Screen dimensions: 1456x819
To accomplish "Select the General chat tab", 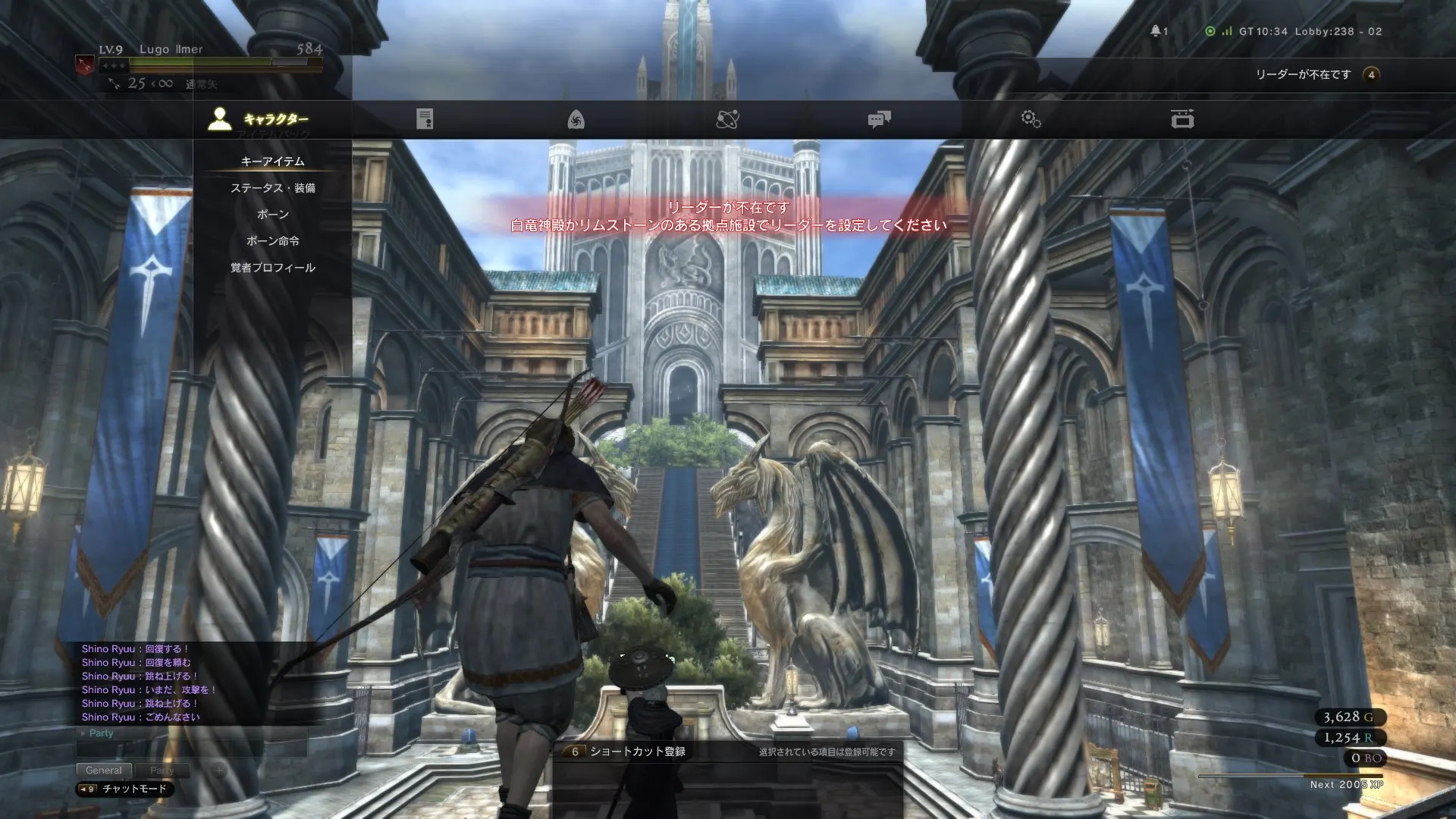I will 104,770.
